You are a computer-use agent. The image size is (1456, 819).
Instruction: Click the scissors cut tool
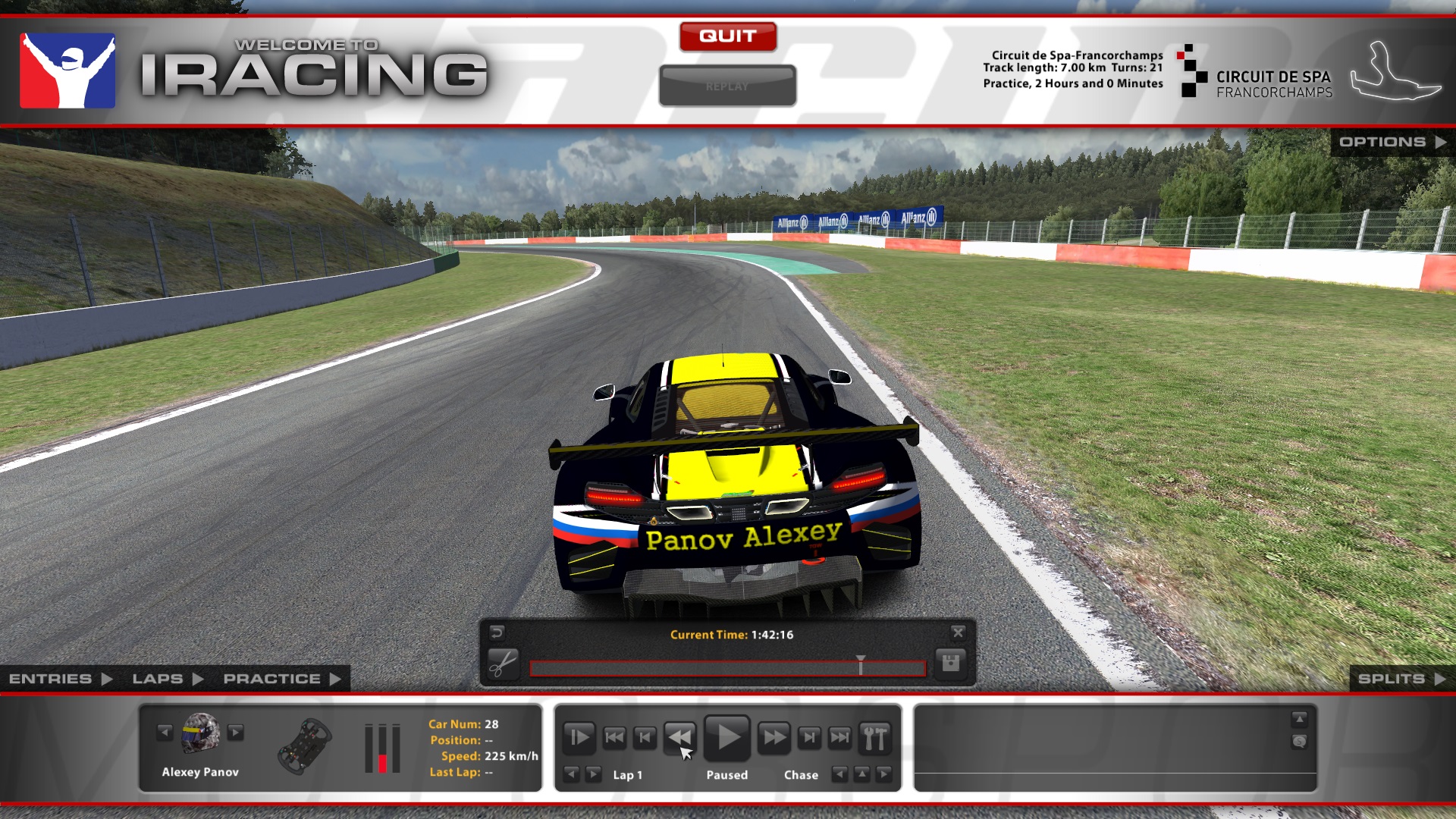502,664
